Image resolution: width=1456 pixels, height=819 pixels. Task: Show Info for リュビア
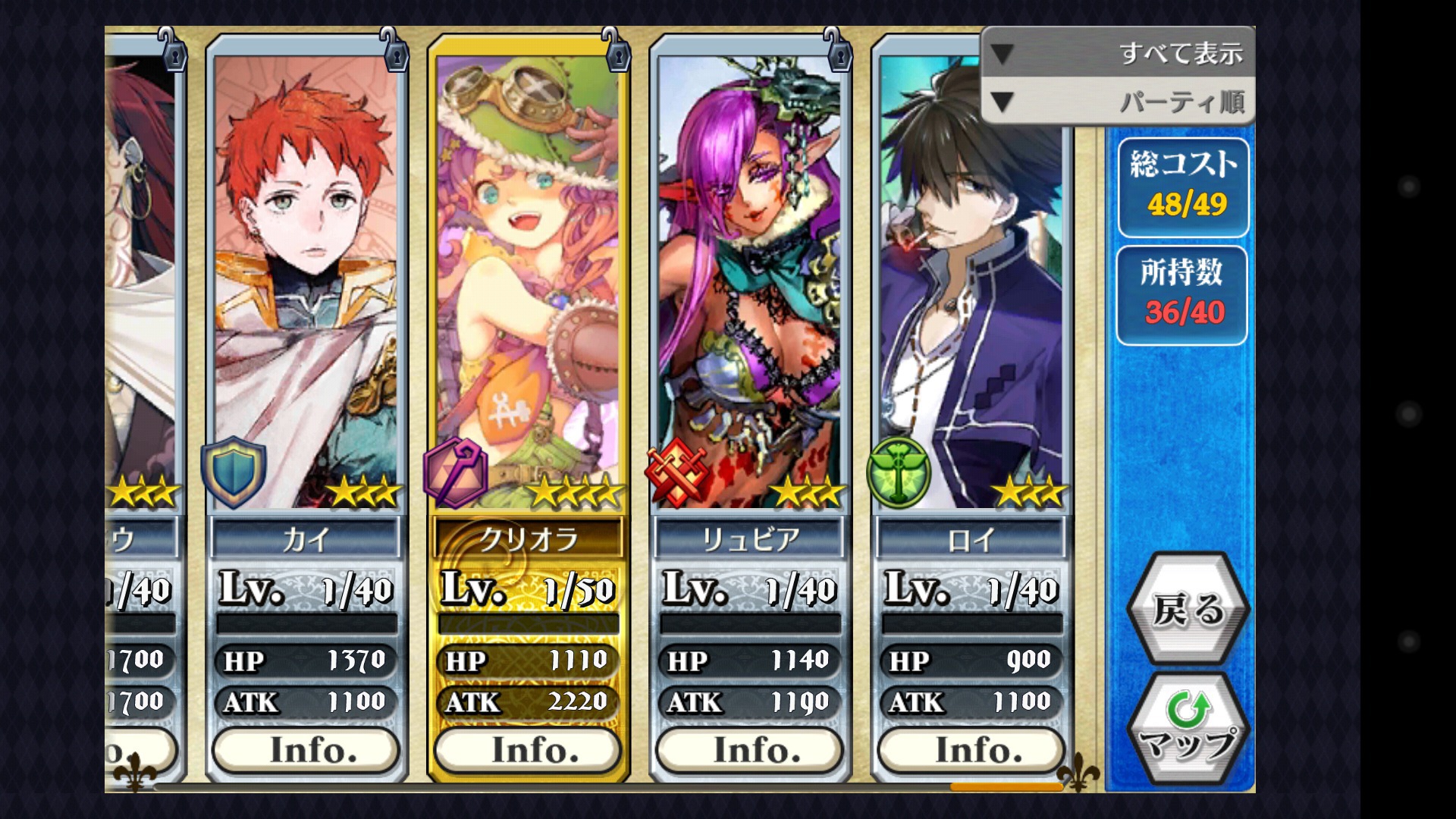click(749, 750)
